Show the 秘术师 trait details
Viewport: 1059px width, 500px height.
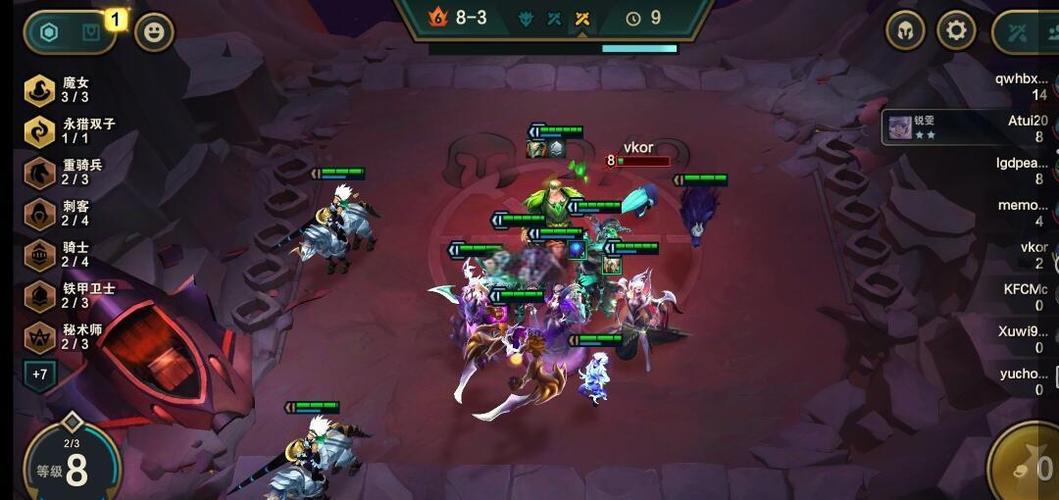pyautogui.click(x=40, y=336)
